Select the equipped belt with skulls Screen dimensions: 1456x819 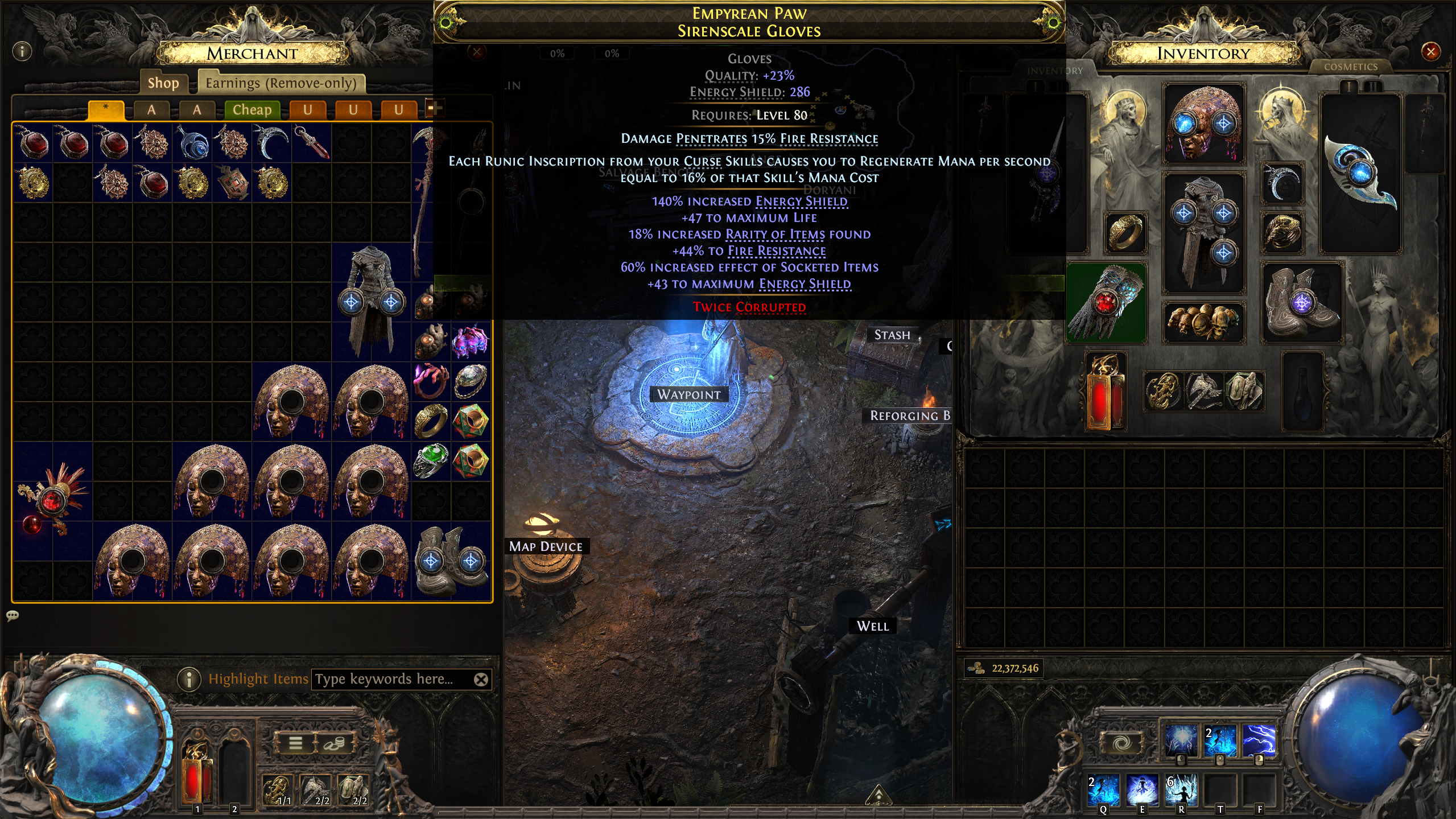click(x=1203, y=322)
